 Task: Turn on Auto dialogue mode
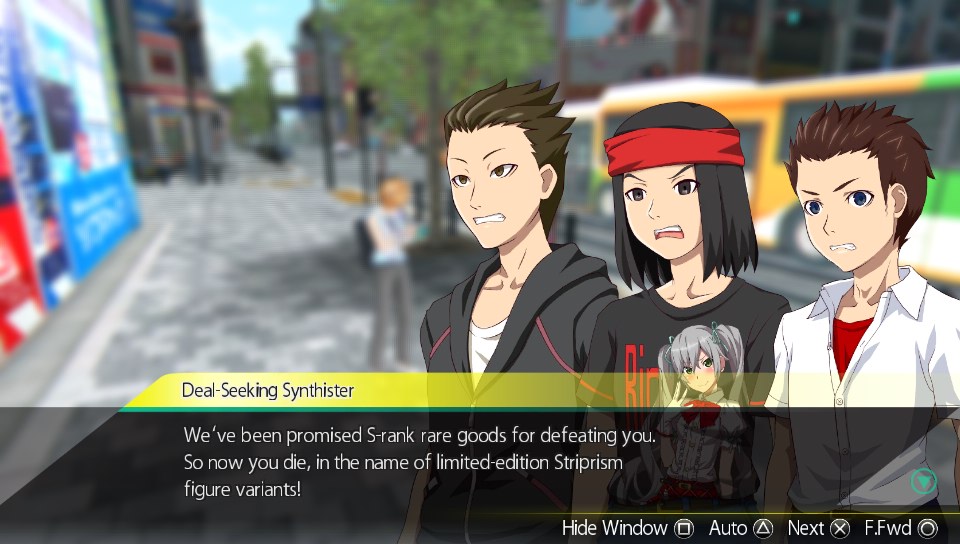(740, 527)
